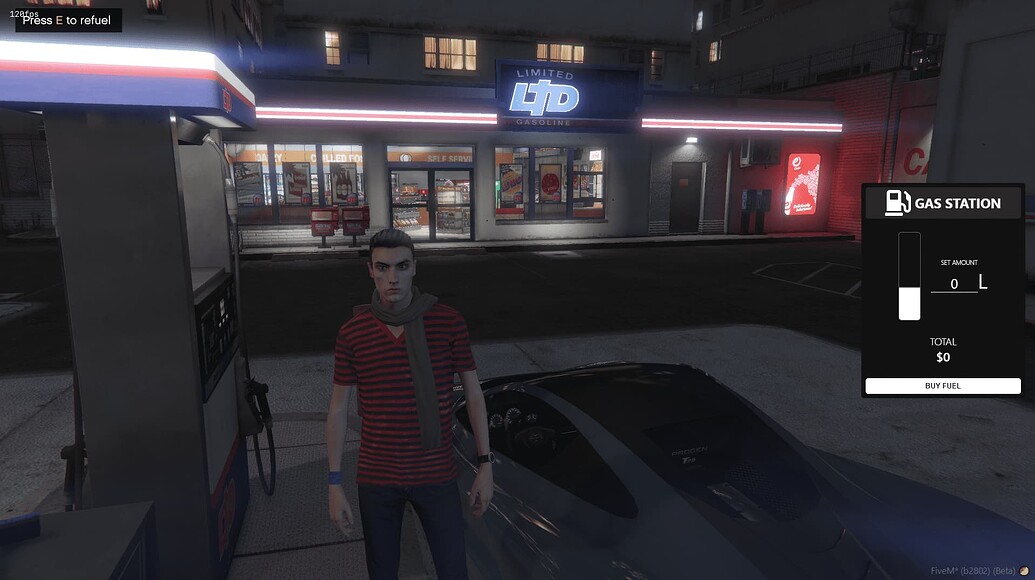Adjust the vertical fuel level gauge

click(x=909, y=276)
